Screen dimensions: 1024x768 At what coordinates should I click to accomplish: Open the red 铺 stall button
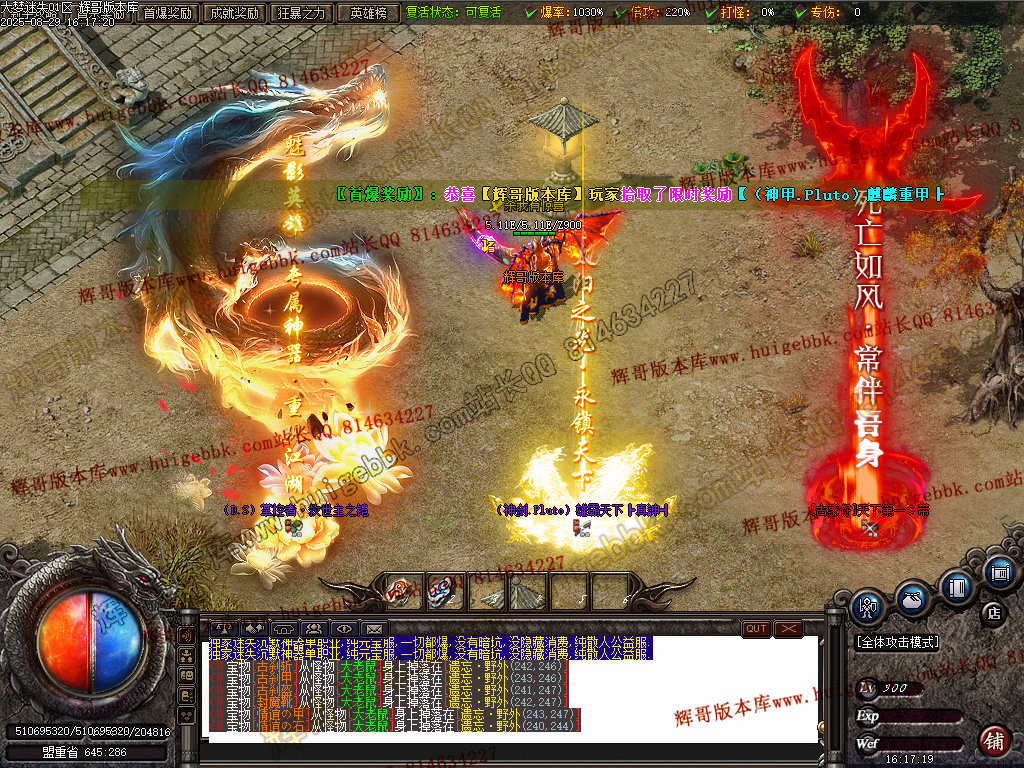994,741
